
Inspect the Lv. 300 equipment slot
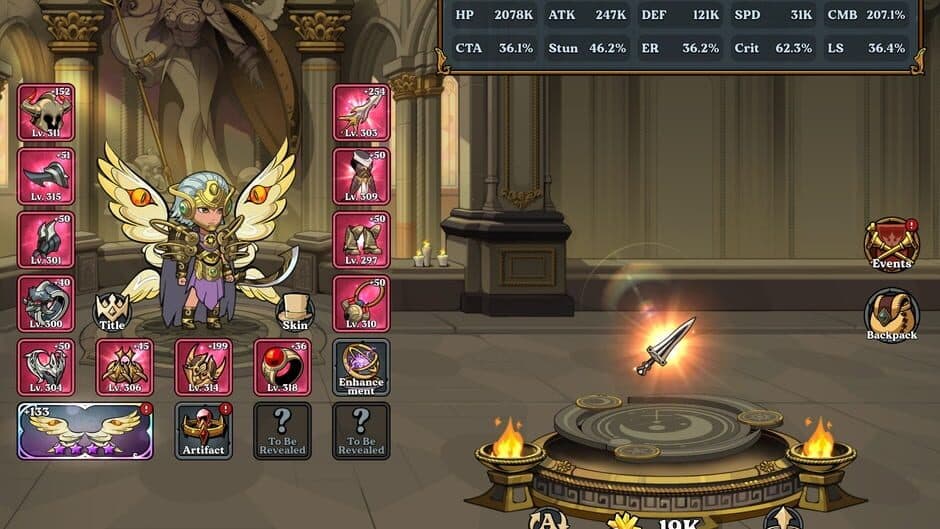point(46,303)
